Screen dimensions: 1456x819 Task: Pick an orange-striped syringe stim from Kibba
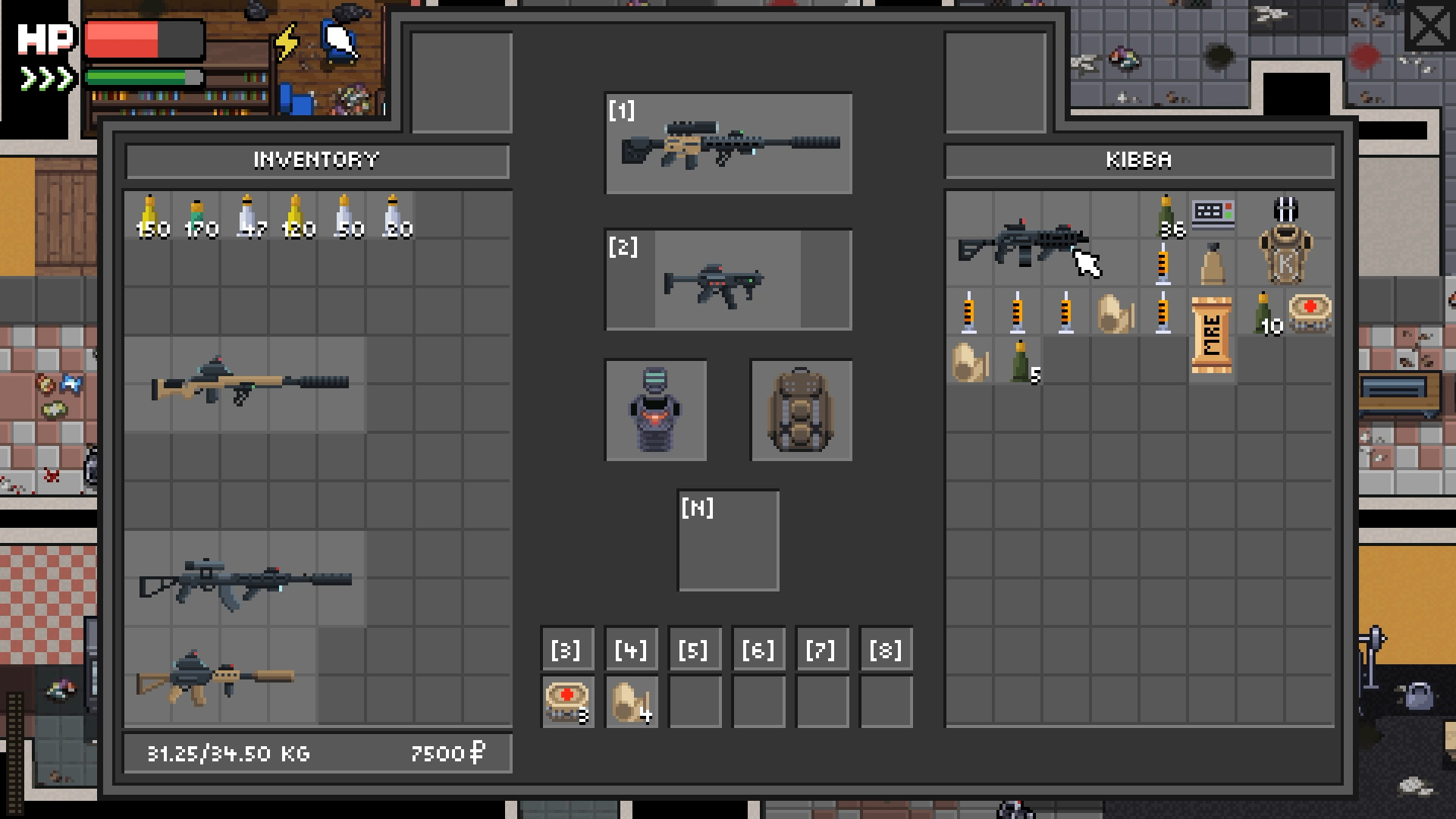pyautogui.click(x=970, y=311)
